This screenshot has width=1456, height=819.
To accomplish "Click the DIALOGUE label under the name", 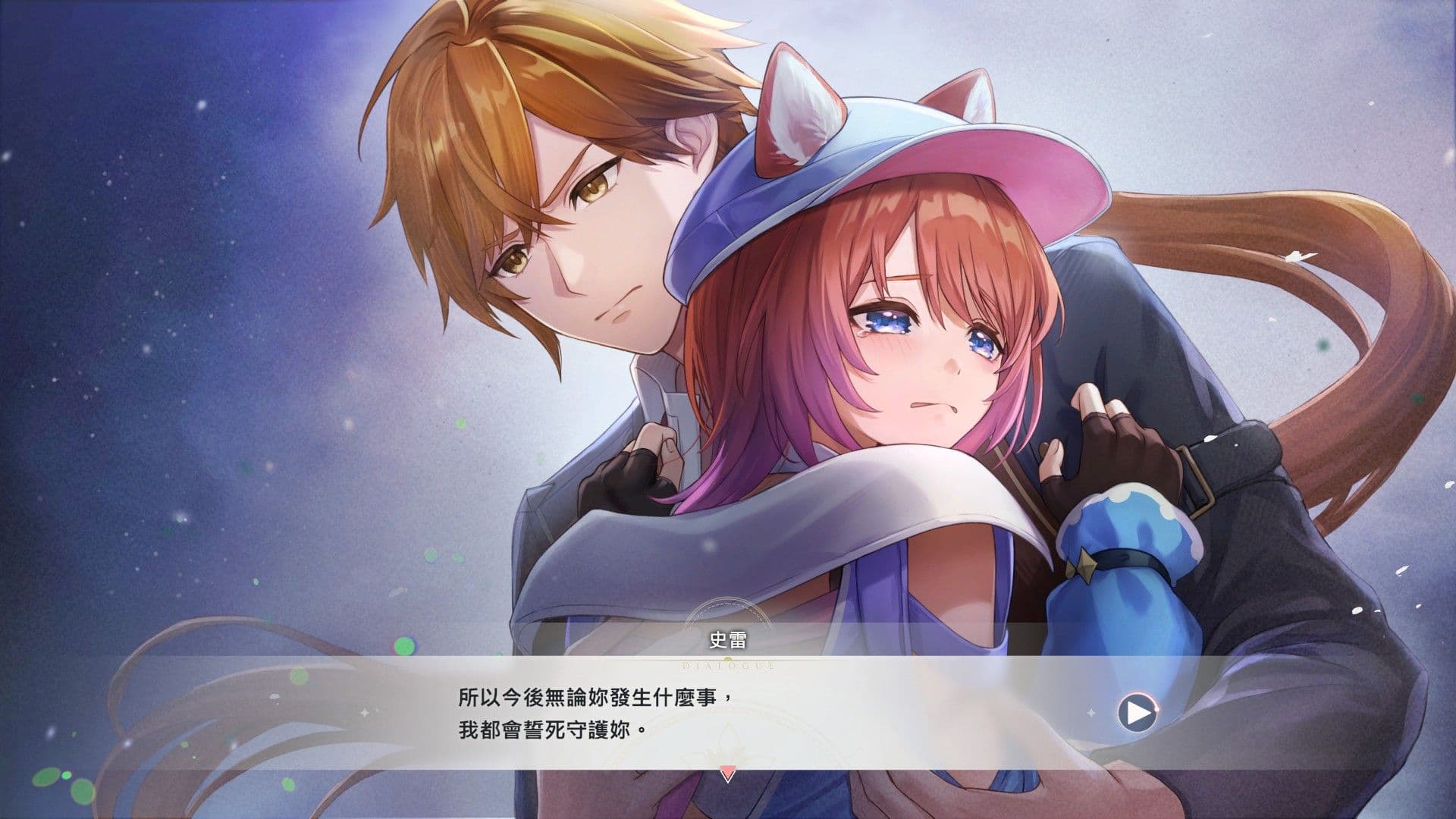I will (726, 666).
